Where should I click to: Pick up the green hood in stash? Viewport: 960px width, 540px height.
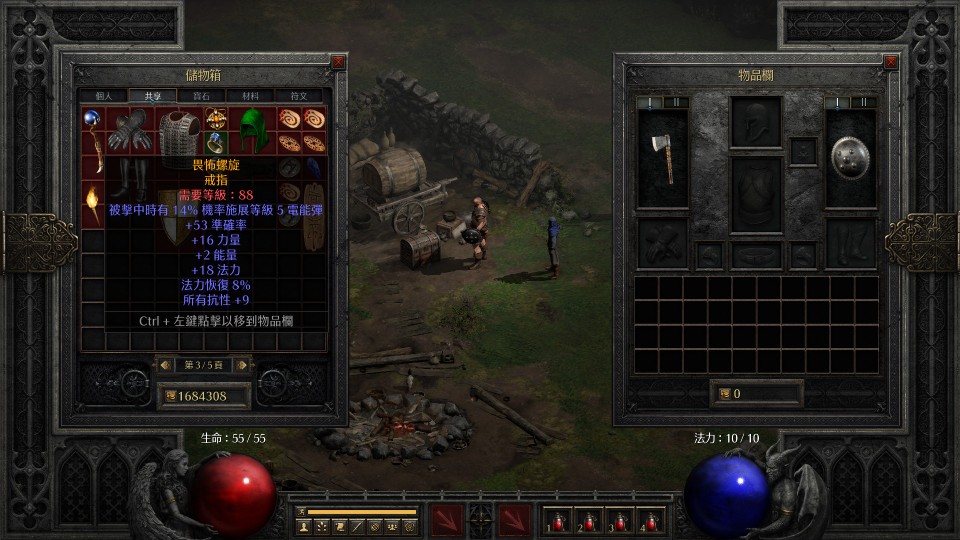click(x=253, y=129)
